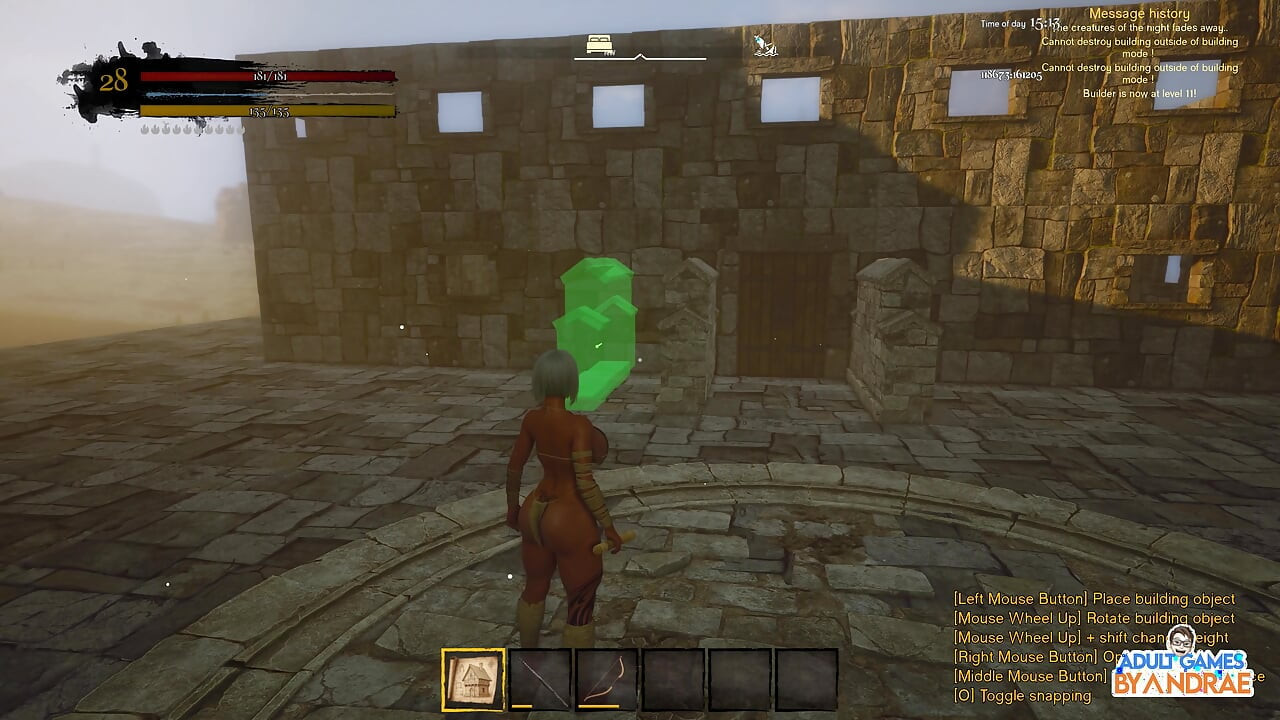Click the shipwreck marker on the compass

[763, 44]
